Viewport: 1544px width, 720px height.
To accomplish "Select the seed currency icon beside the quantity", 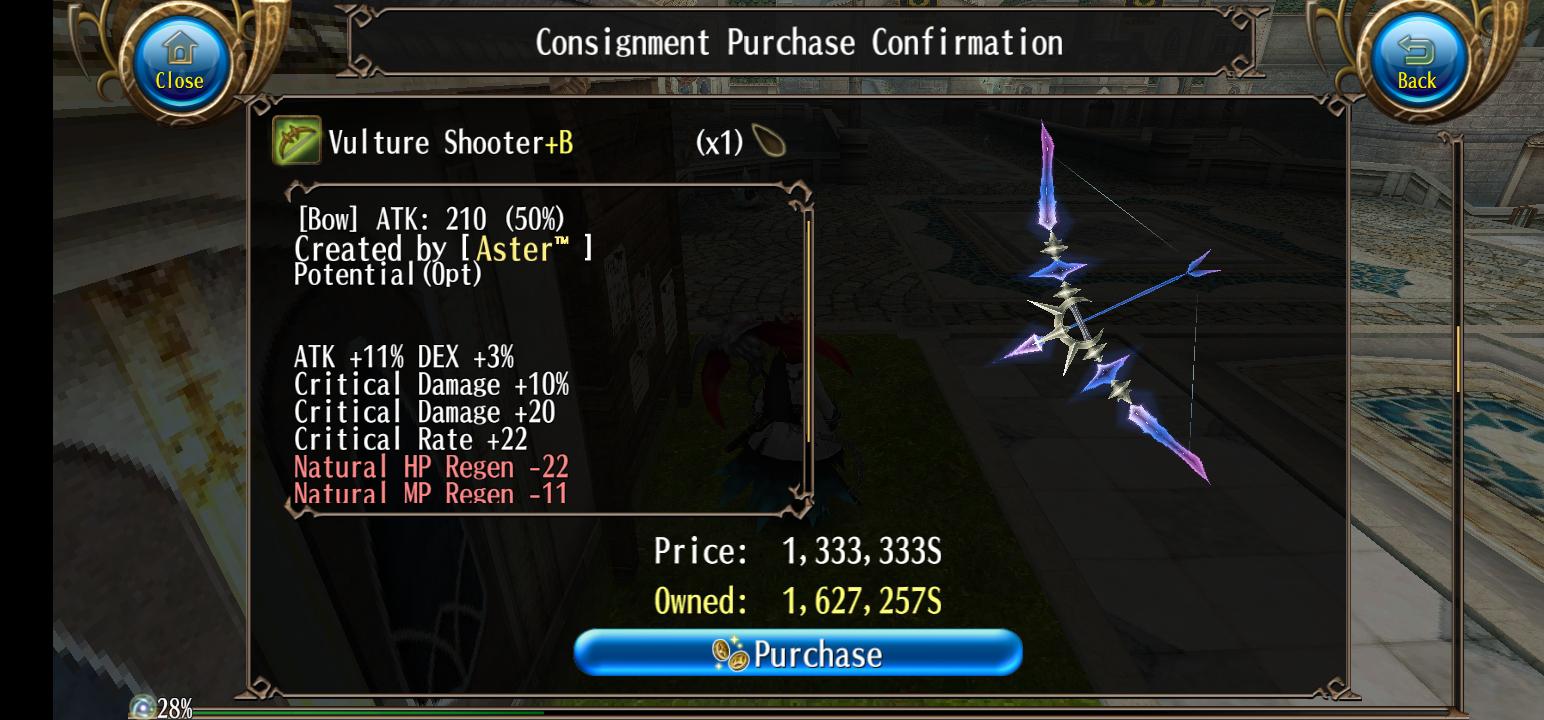I will [x=769, y=140].
